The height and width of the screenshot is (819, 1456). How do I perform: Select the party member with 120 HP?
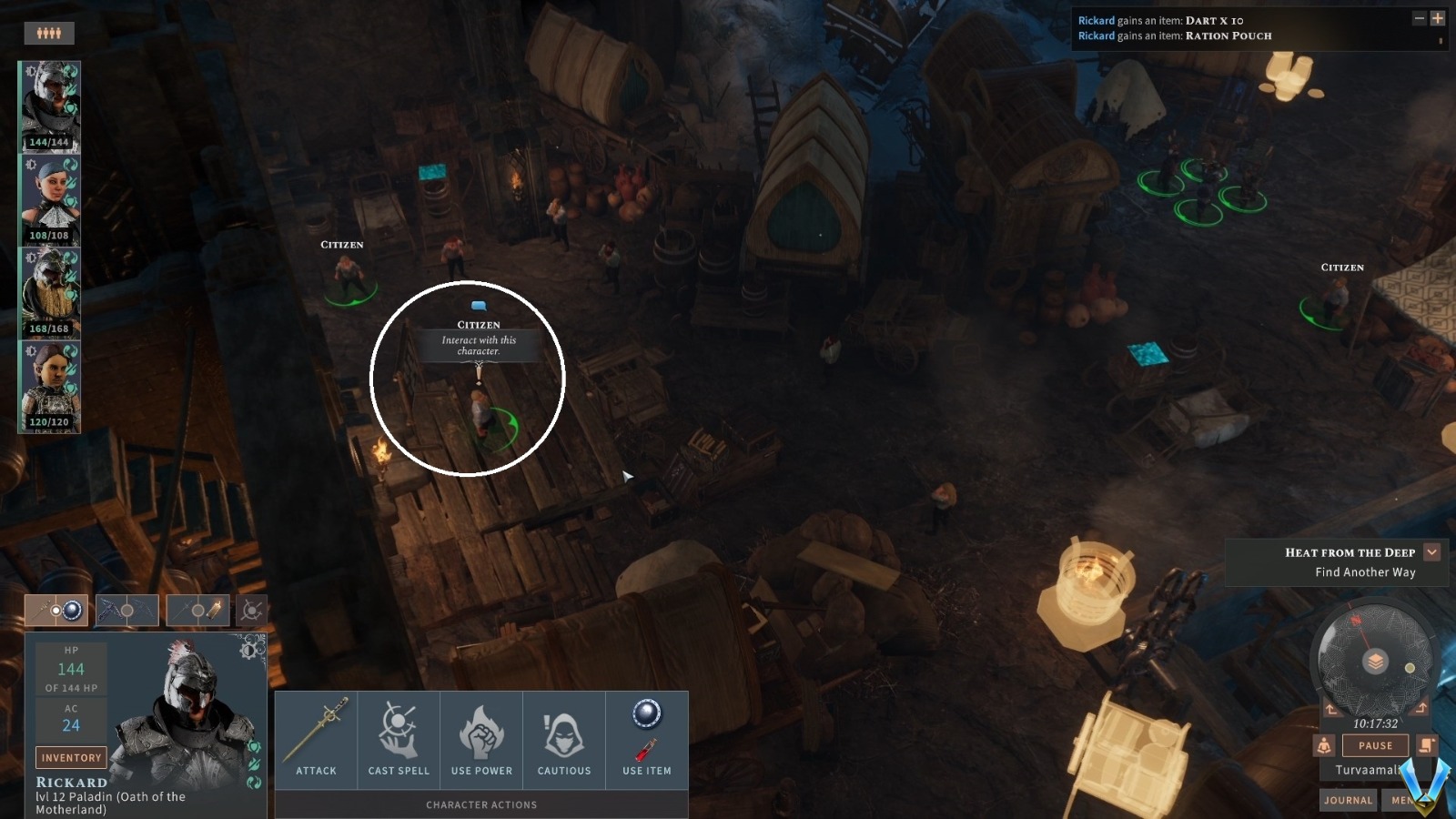(50, 386)
